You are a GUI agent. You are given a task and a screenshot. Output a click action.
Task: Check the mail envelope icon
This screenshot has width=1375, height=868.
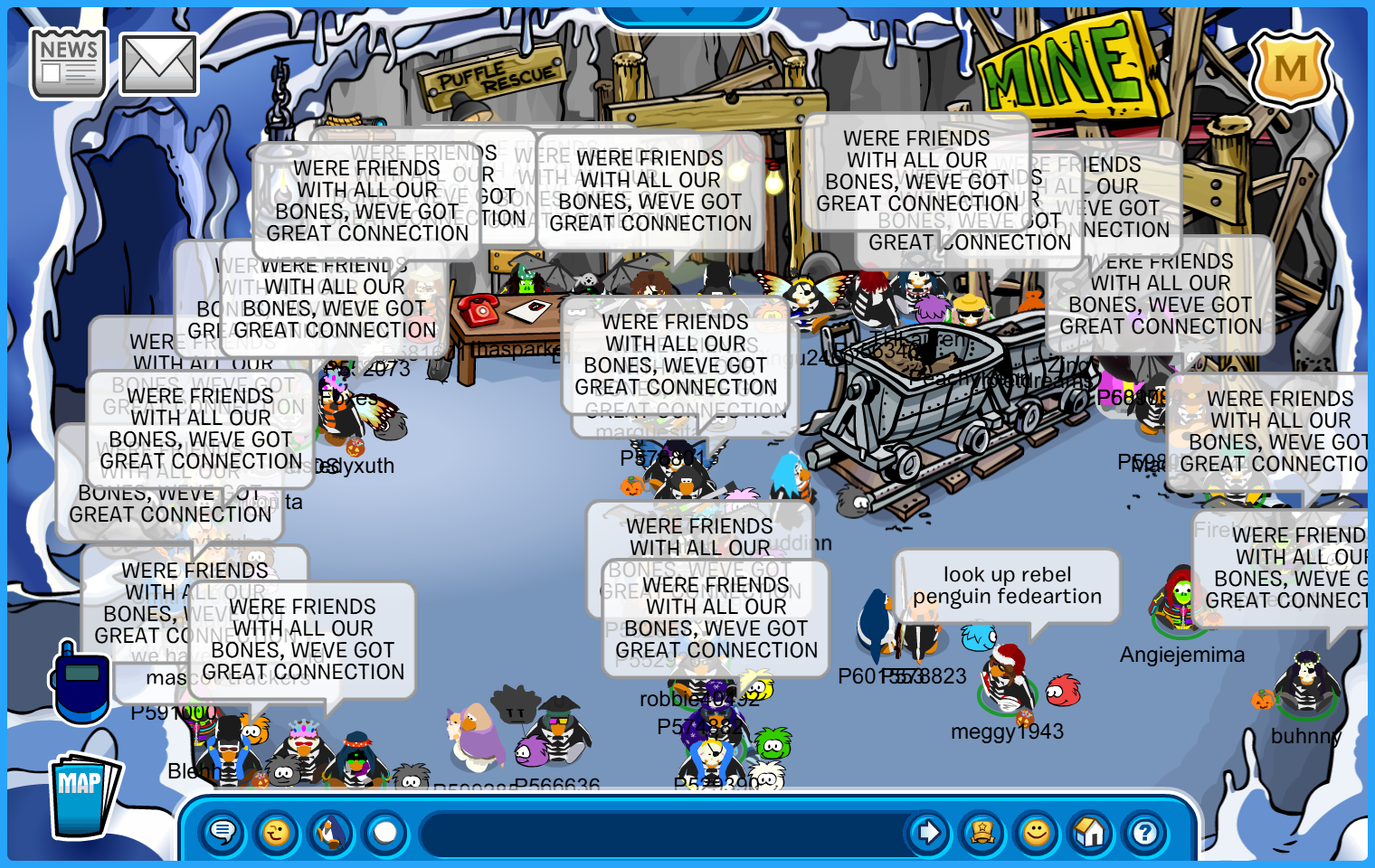pos(158,65)
